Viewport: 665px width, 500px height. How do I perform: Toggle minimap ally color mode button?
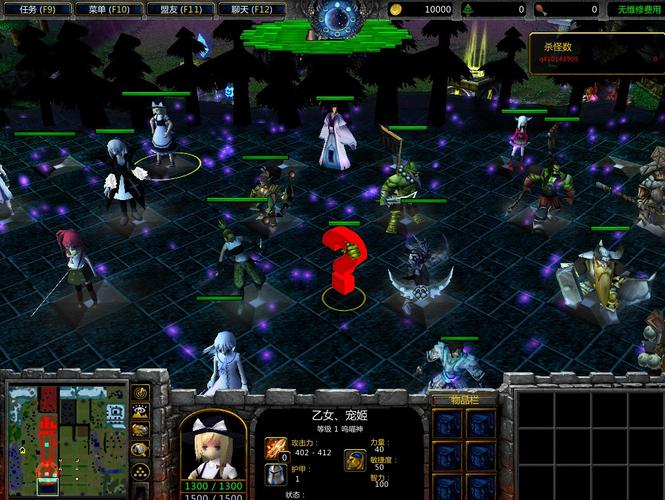[141, 430]
